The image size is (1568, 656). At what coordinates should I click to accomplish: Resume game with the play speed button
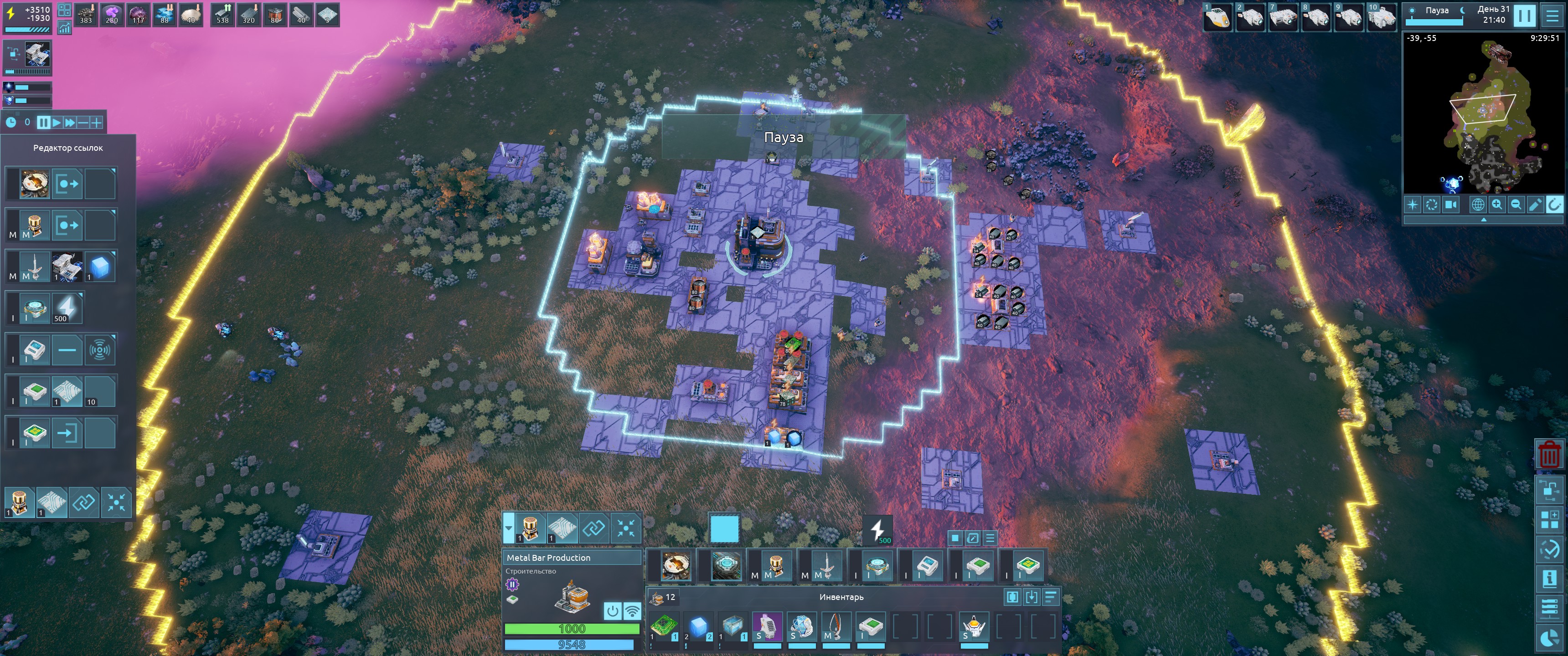pos(57,122)
